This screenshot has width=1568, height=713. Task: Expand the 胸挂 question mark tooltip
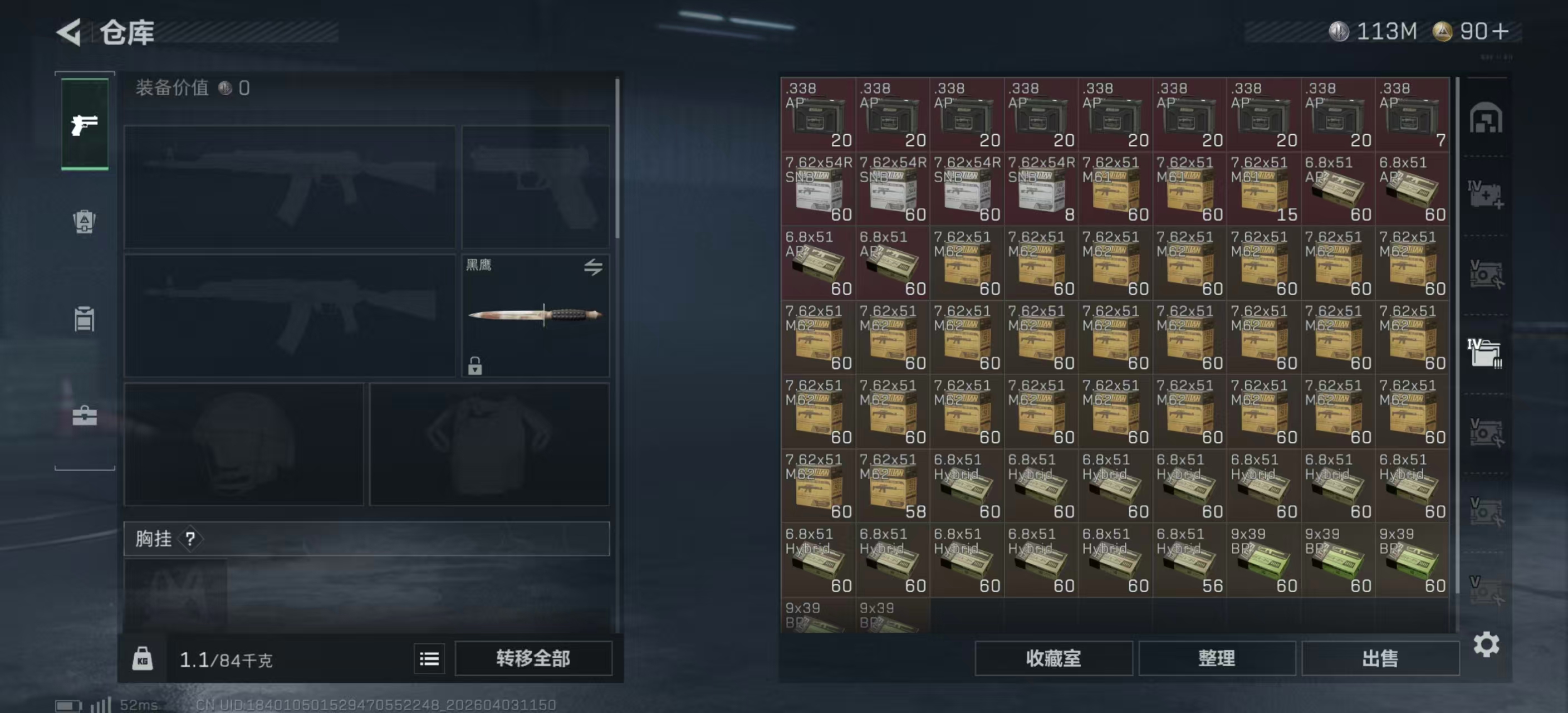coord(190,538)
